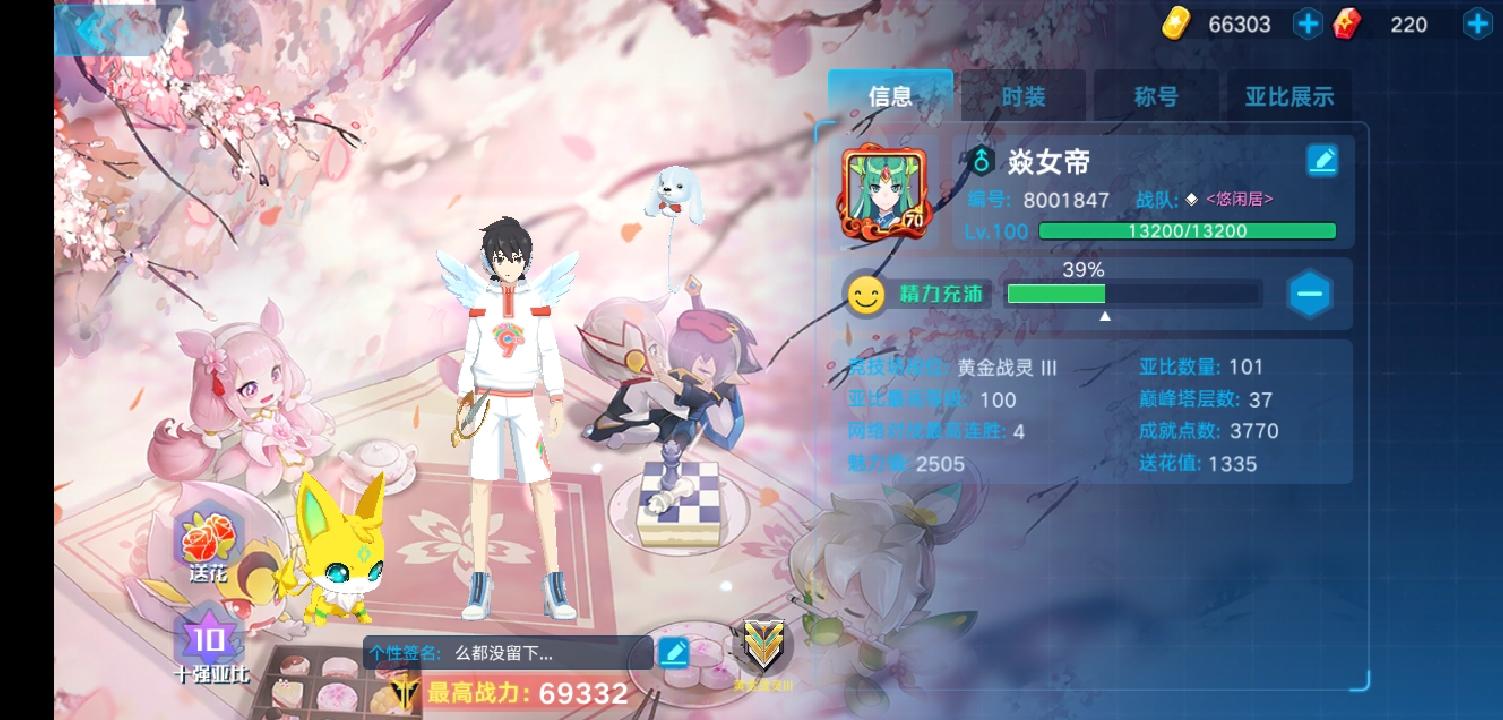
Task: Click the 39% energy progress bar
Action: 1133,295
